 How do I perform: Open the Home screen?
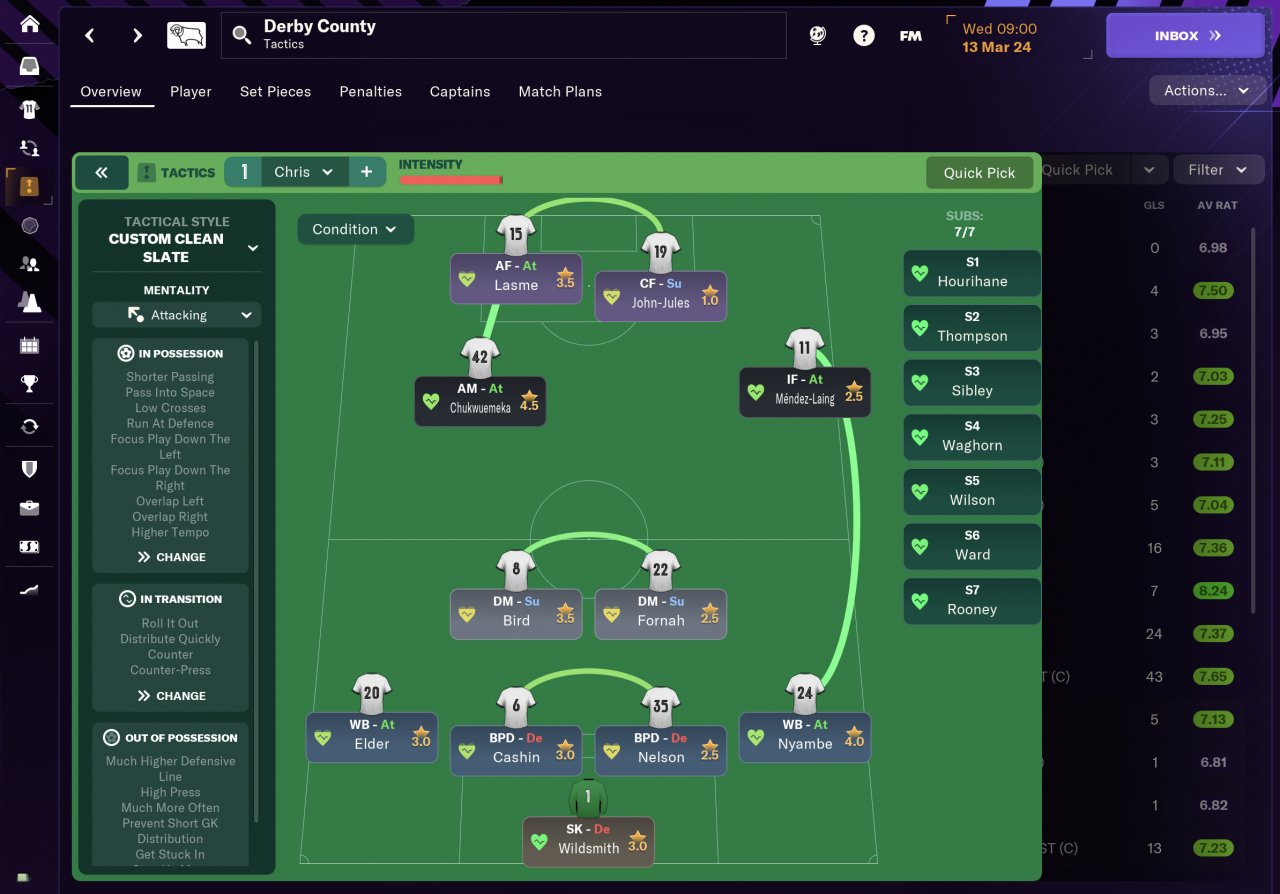coord(30,24)
